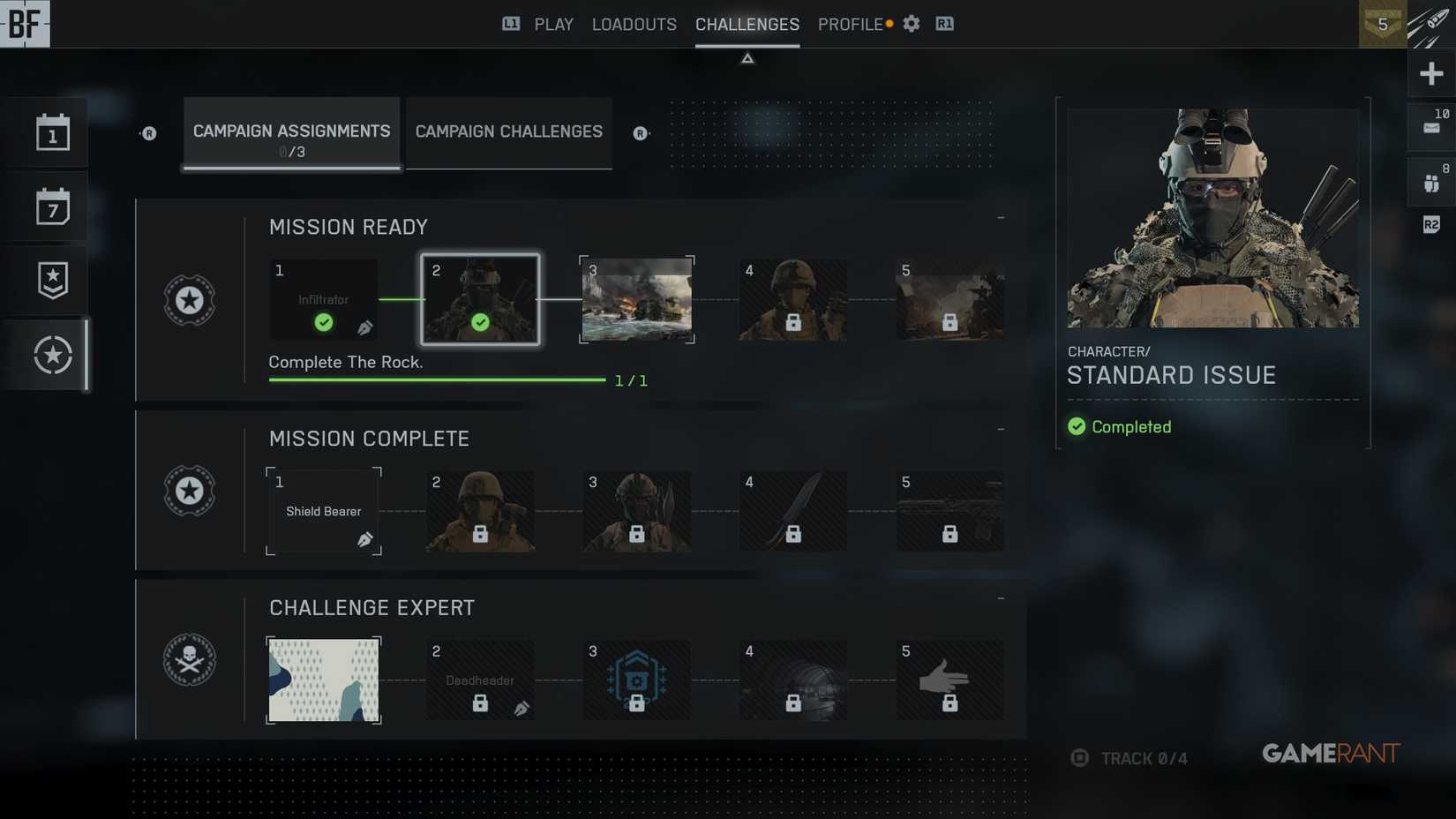1456x819 pixels.
Task: Switch to the Campaign Challenges tab
Action: point(507,131)
